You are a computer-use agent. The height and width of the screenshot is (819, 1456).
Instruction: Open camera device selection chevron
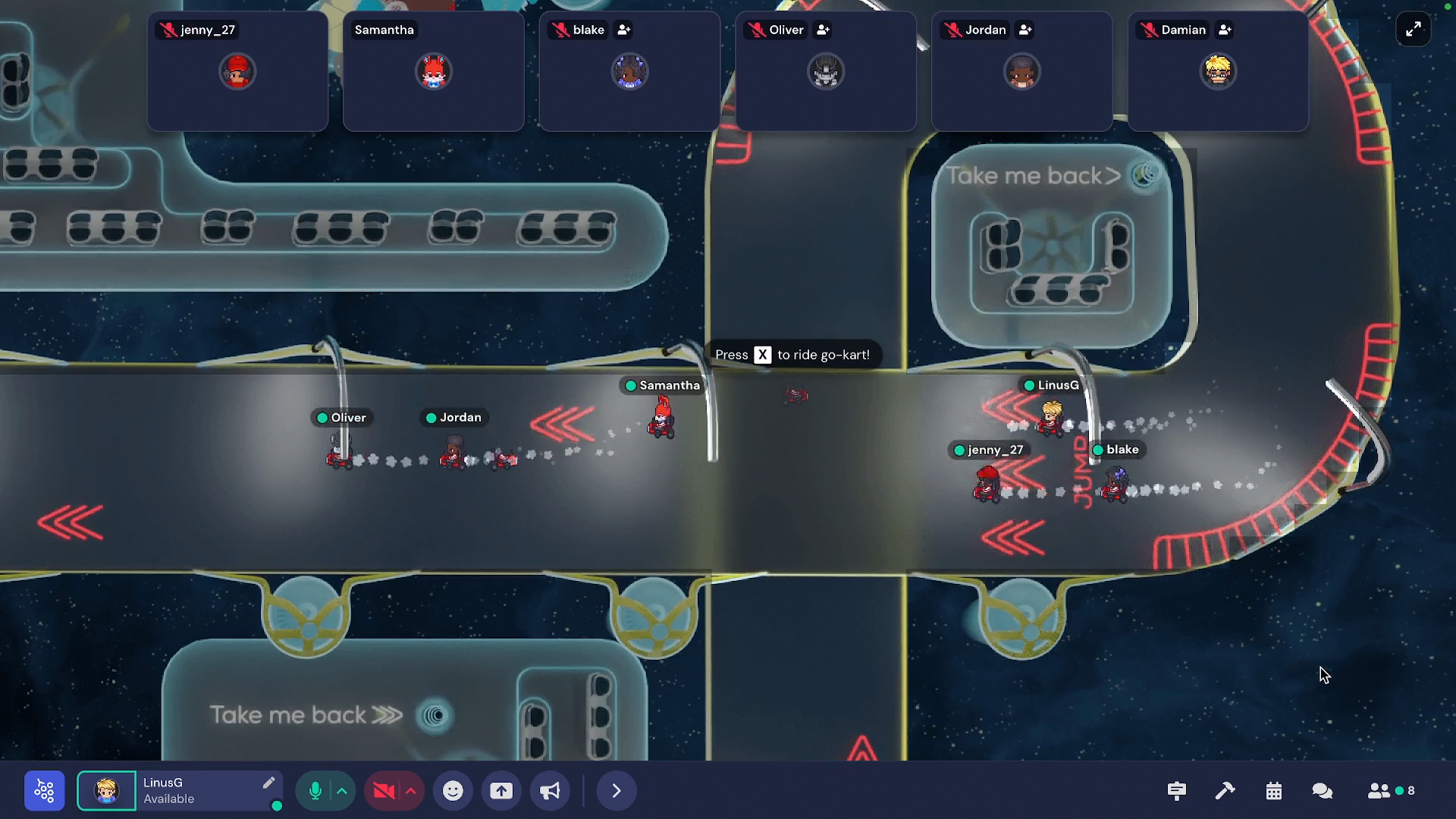[410, 791]
